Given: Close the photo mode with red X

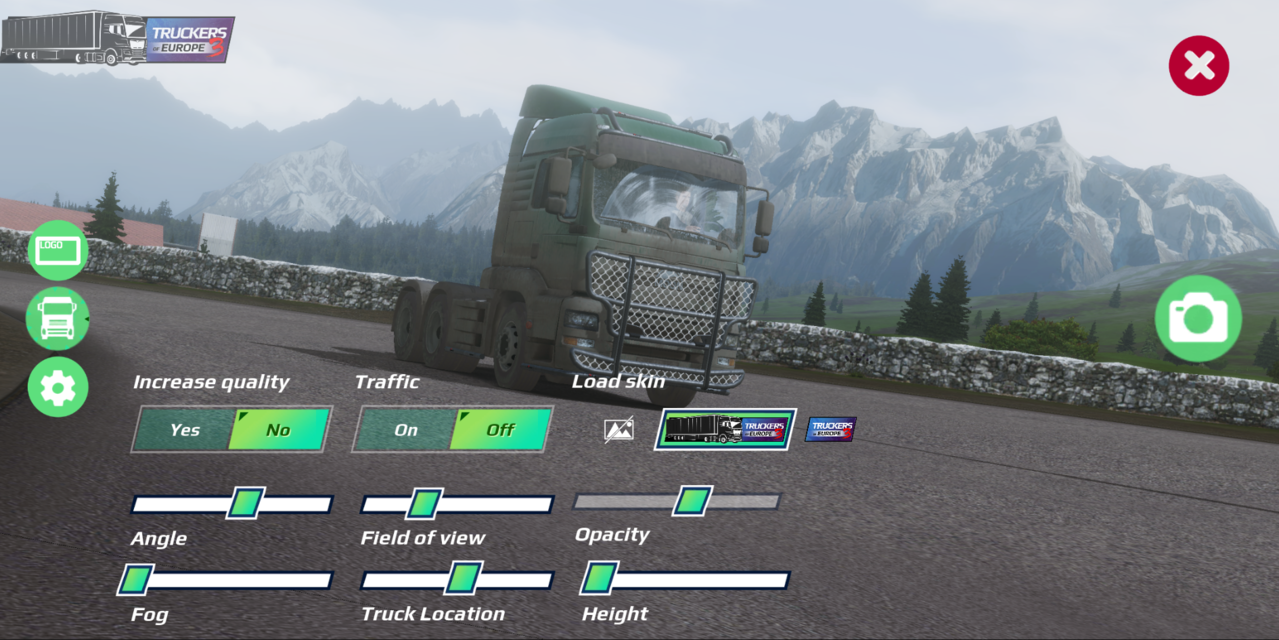Looking at the screenshot, I should tap(1198, 66).
